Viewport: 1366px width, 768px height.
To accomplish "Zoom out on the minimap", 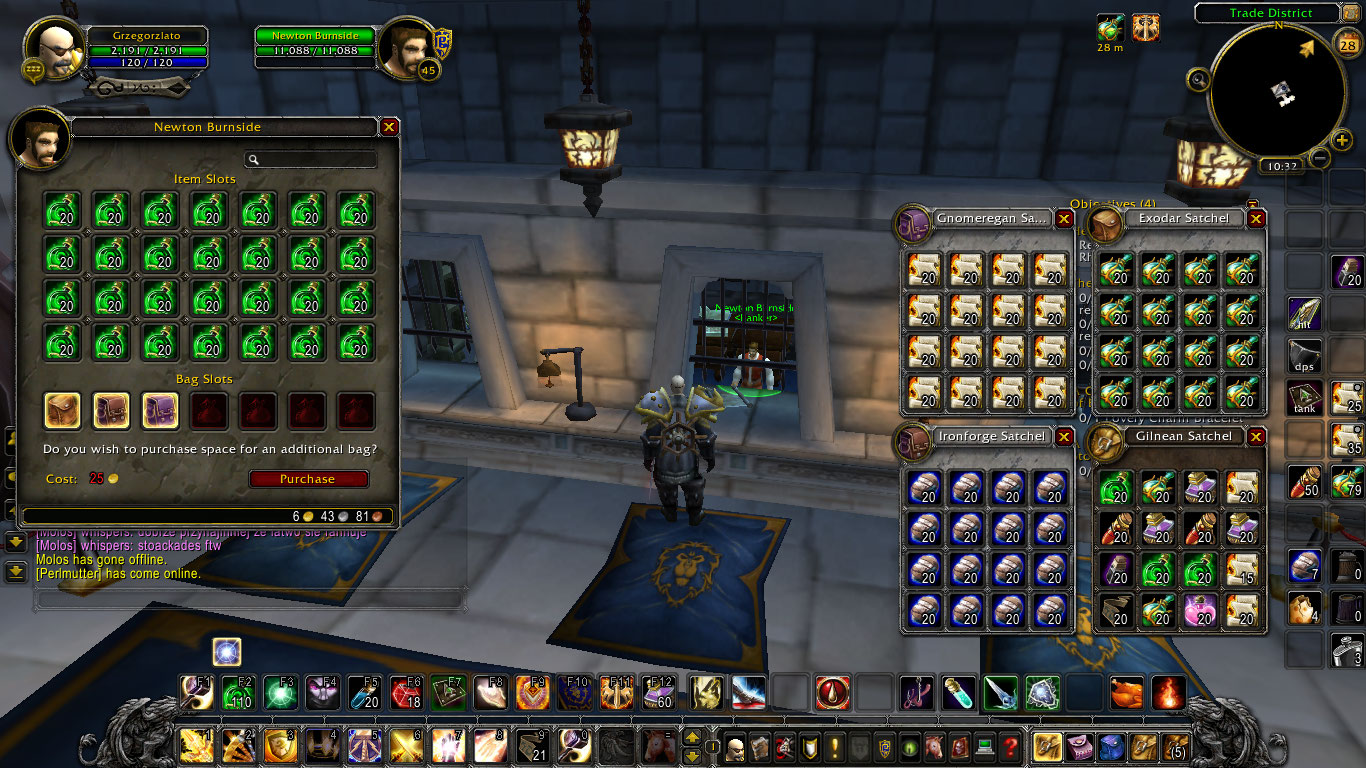I will coord(1320,158).
